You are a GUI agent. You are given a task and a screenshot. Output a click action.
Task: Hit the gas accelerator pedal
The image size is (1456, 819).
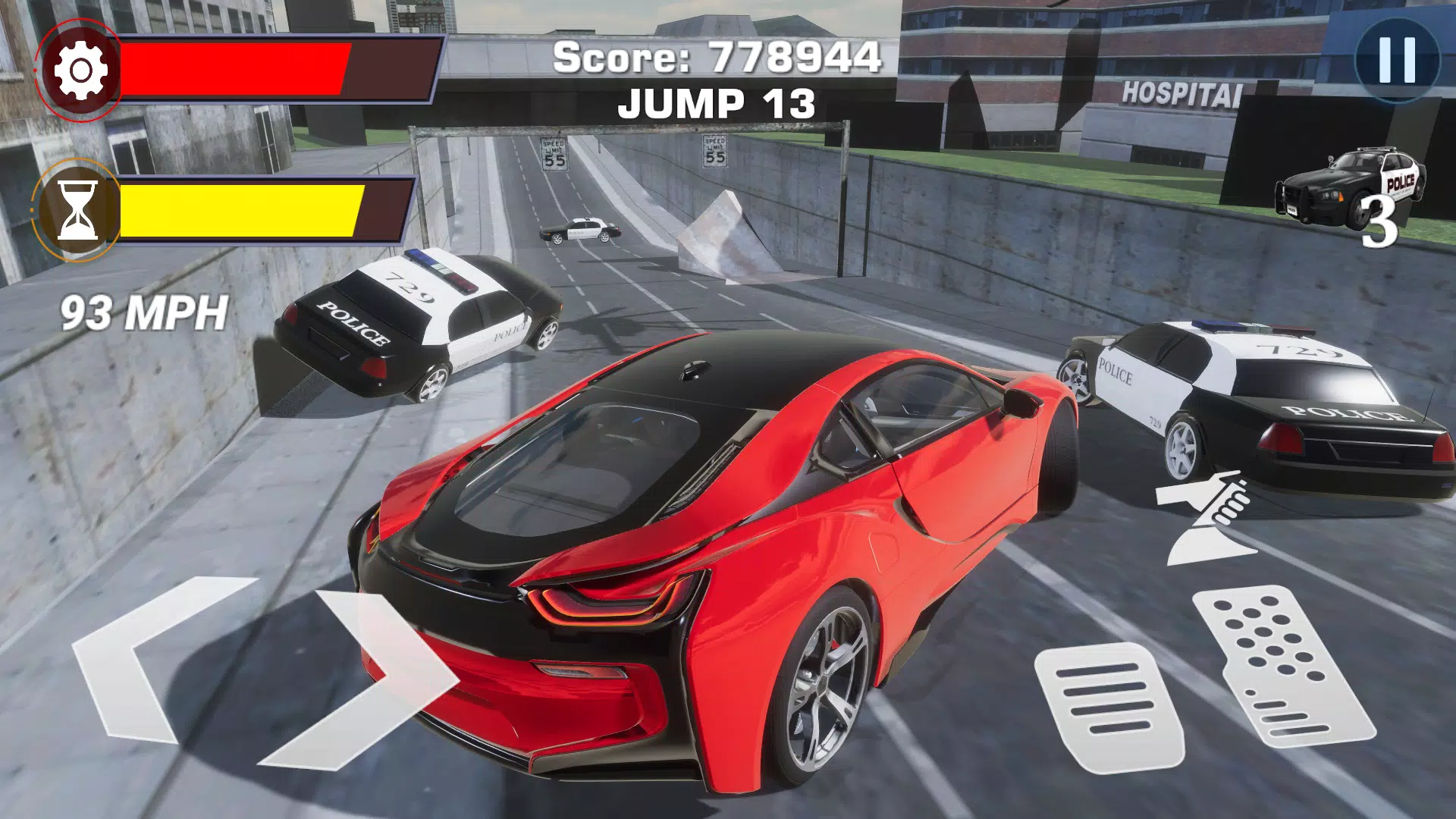coord(1282,666)
